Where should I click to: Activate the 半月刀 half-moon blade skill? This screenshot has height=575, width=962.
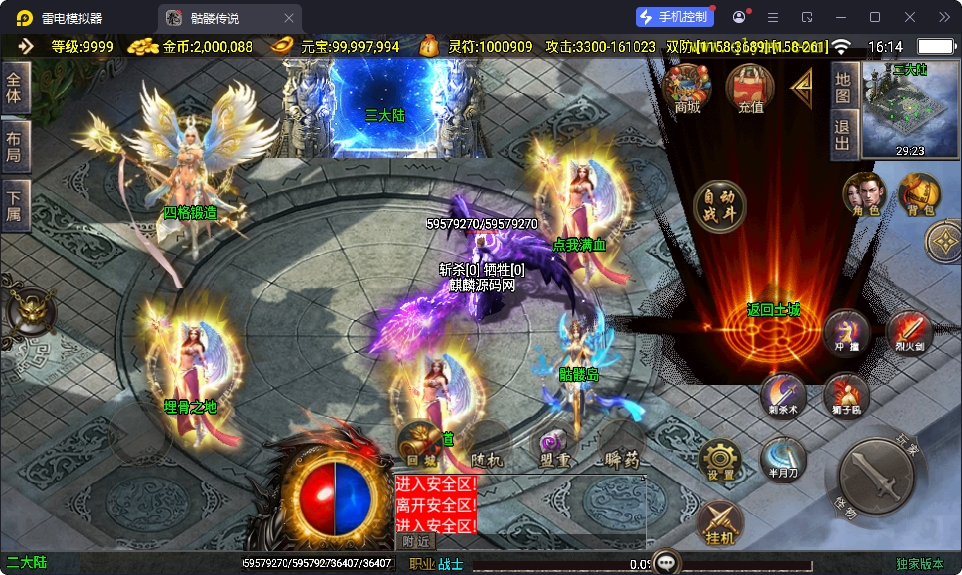click(x=782, y=458)
